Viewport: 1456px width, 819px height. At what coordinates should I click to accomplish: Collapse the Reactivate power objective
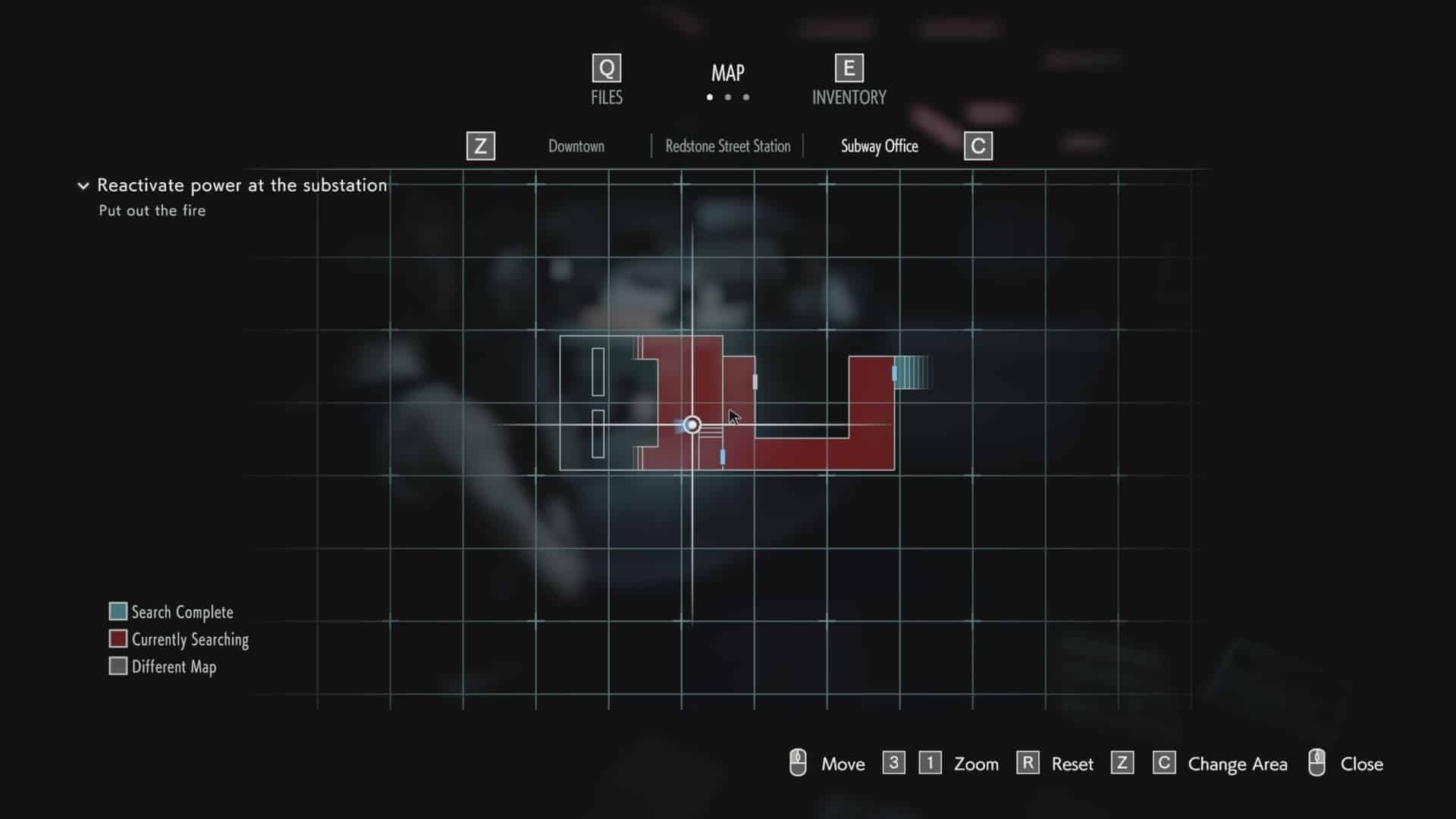(x=83, y=186)
